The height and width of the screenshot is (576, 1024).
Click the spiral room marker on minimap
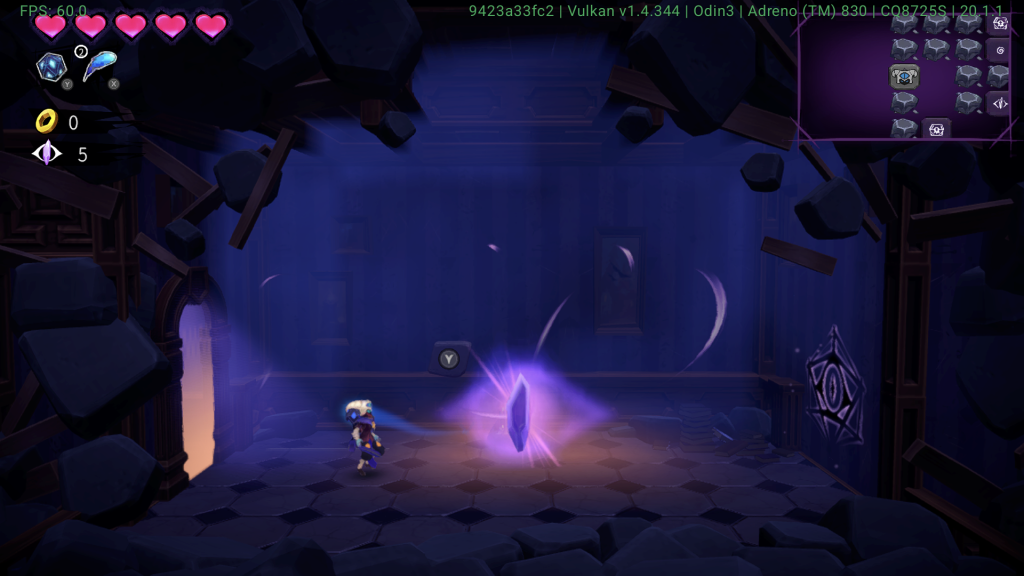(x=998, y=50)
